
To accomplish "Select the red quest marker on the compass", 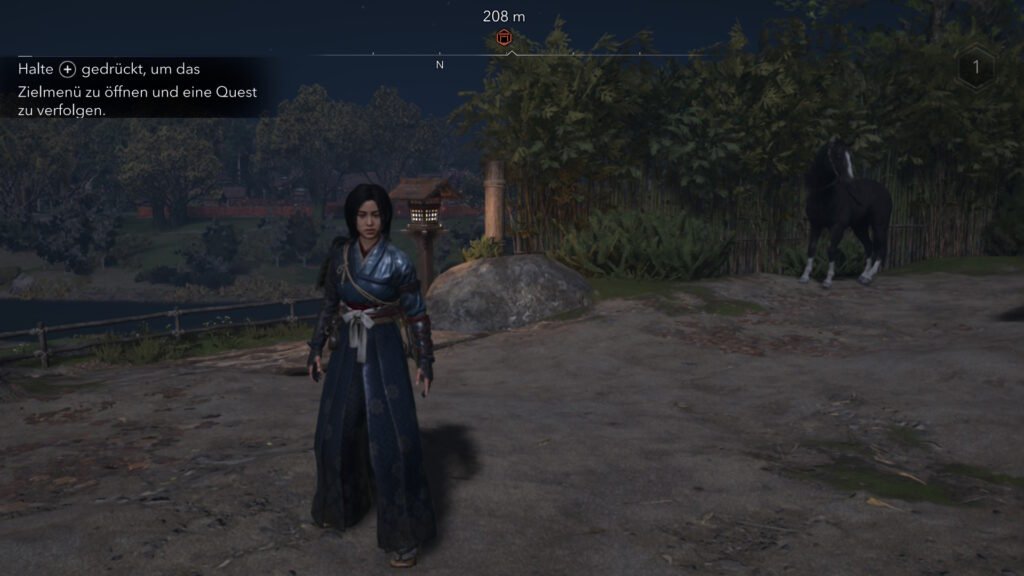I will tap(505, 38).
